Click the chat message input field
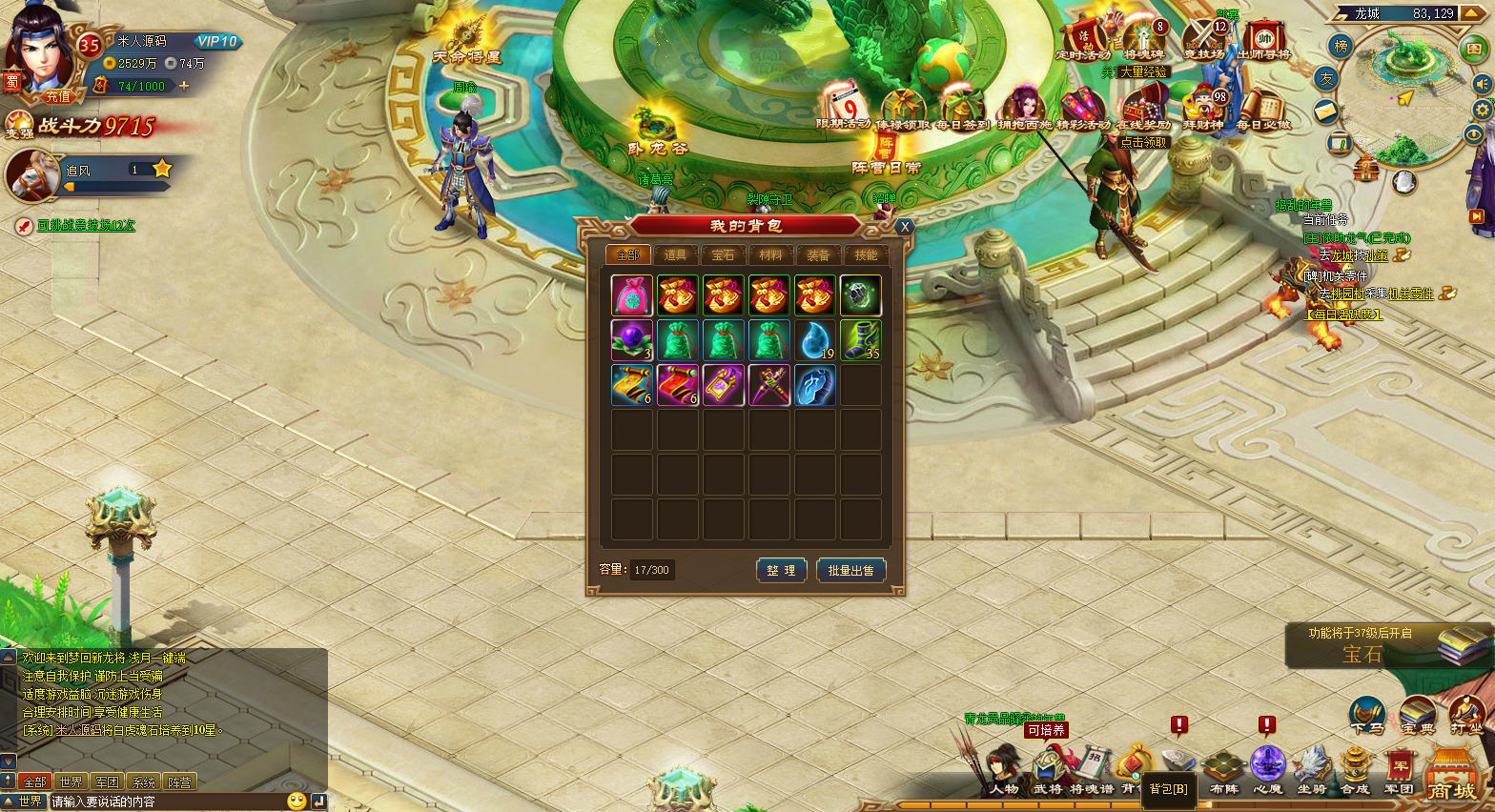Image resolution: width=1495 pixels, height=812 pixels. coord(167,802)
